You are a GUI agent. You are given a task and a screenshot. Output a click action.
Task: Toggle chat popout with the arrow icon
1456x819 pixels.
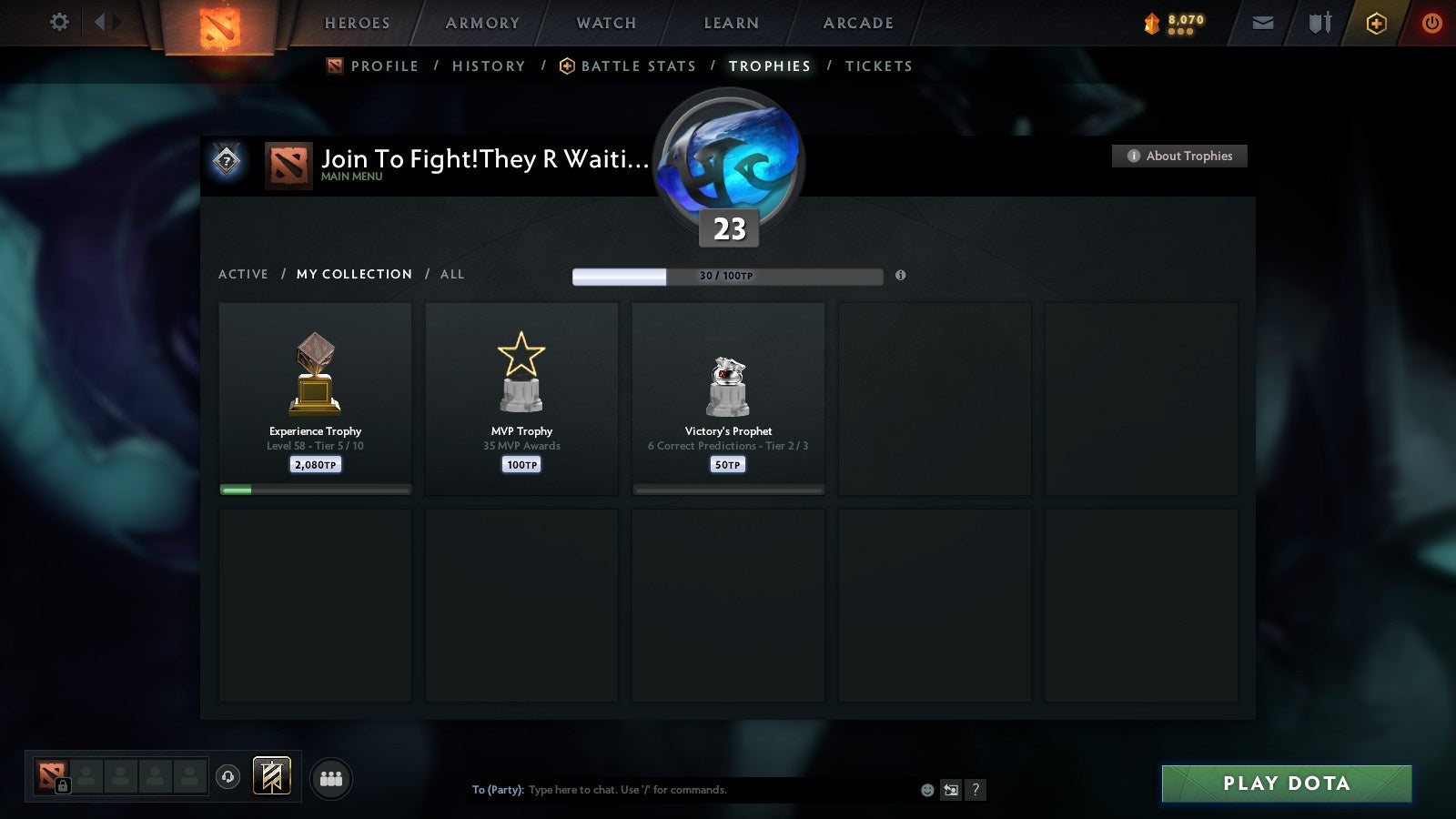coord(951,790)
